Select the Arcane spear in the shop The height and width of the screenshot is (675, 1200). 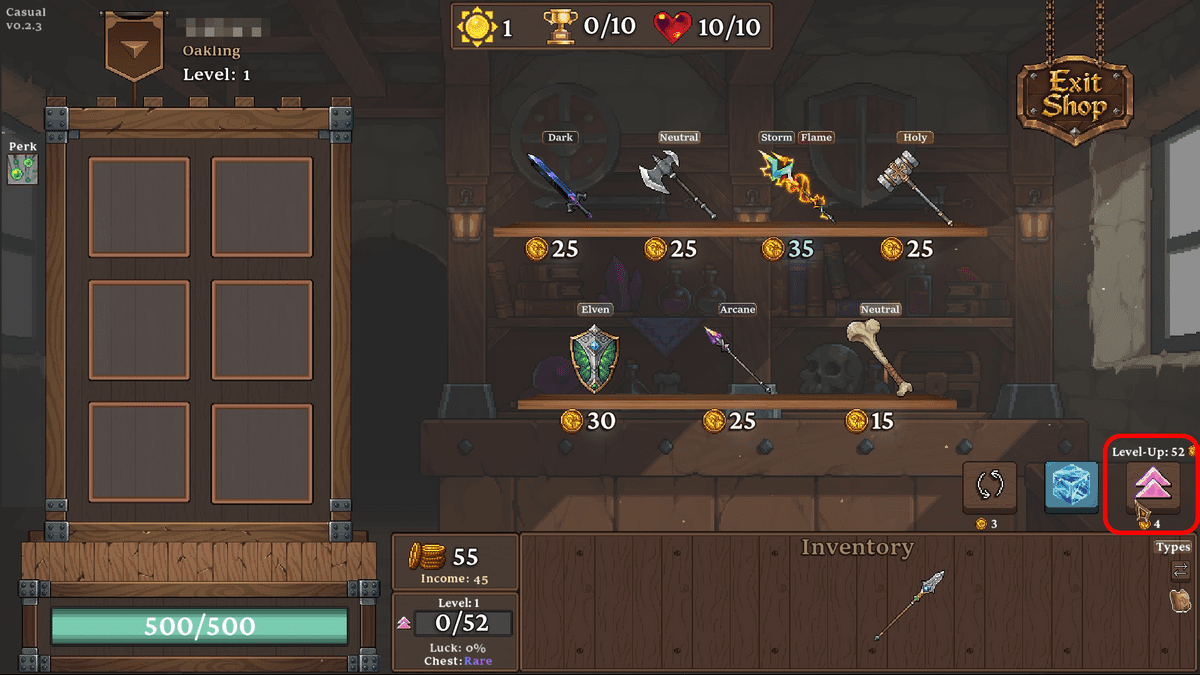(738, 358)
